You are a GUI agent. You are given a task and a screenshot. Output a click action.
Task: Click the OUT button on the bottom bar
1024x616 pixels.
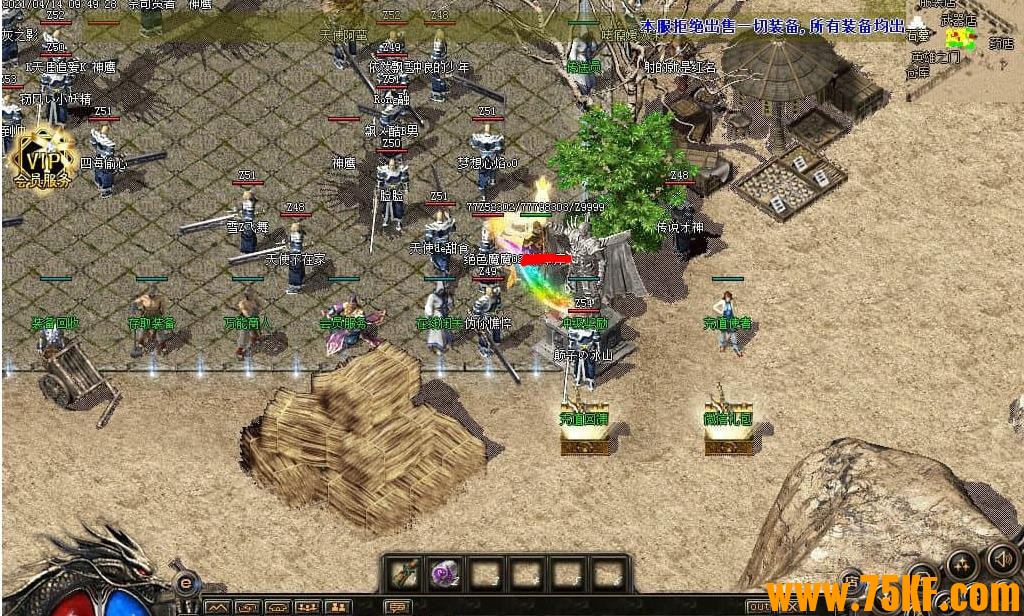pyautogui.click(x=759, y=607)
